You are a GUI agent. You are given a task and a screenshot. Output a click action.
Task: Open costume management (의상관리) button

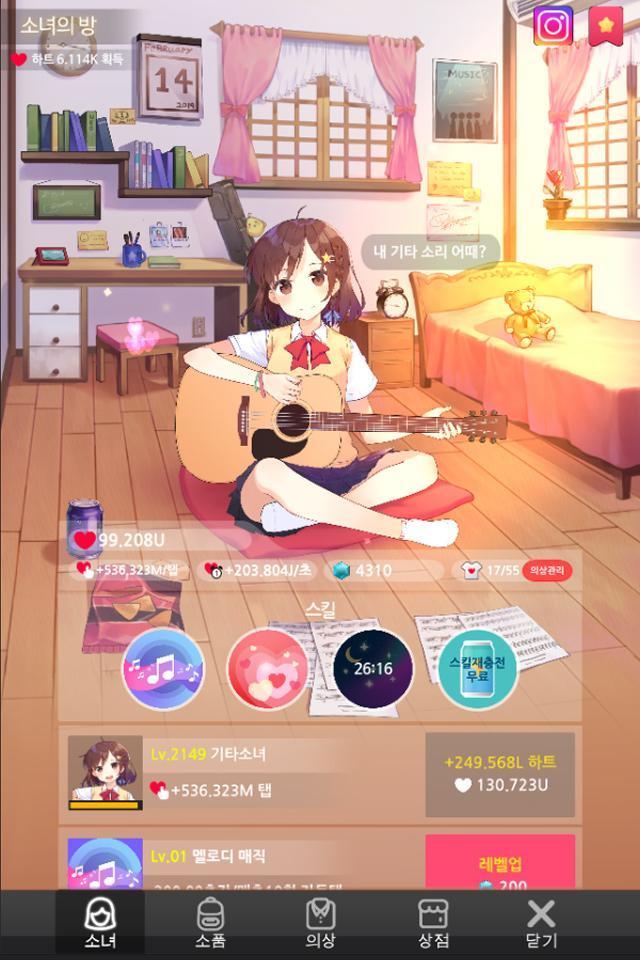547,571
